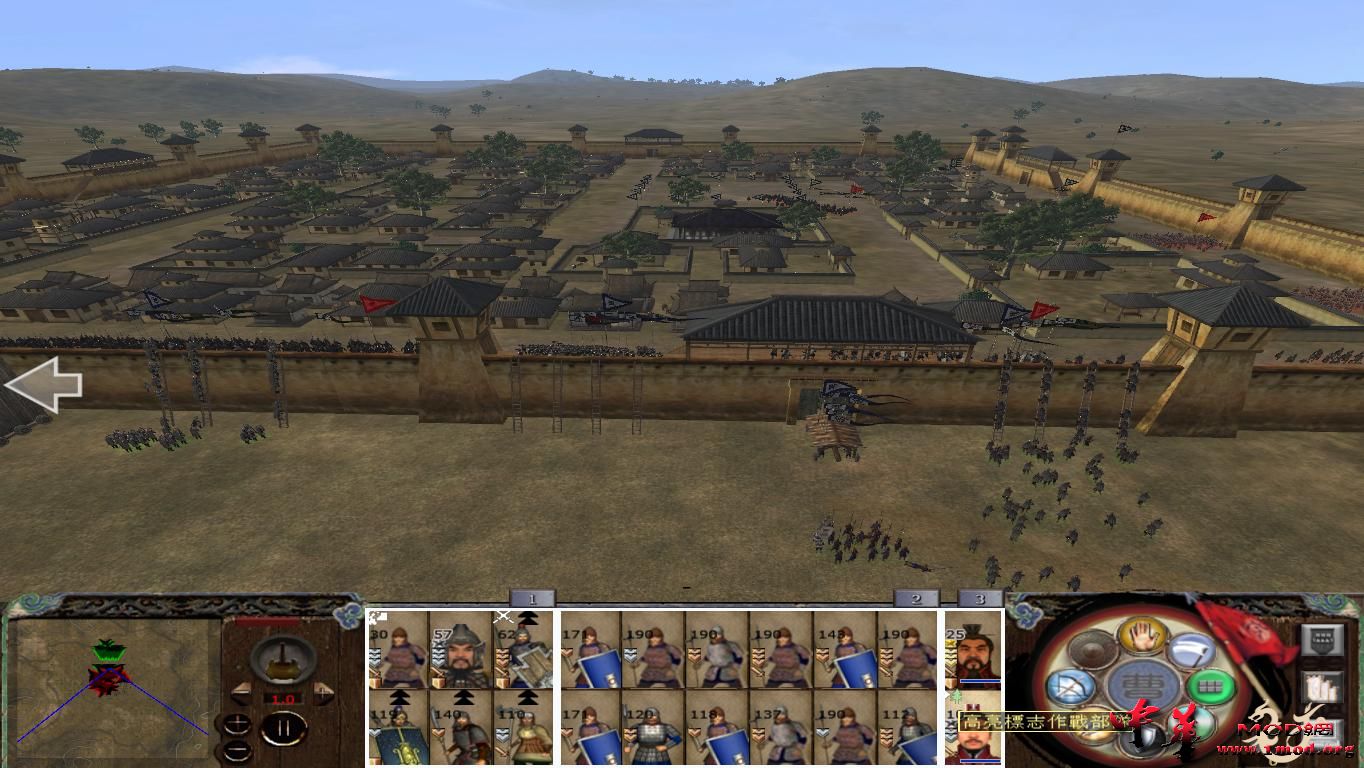This screenshot has height=768, width=1364.
Task: Click the red 1.0 speed indicator
Action: (x=283, y=698)
